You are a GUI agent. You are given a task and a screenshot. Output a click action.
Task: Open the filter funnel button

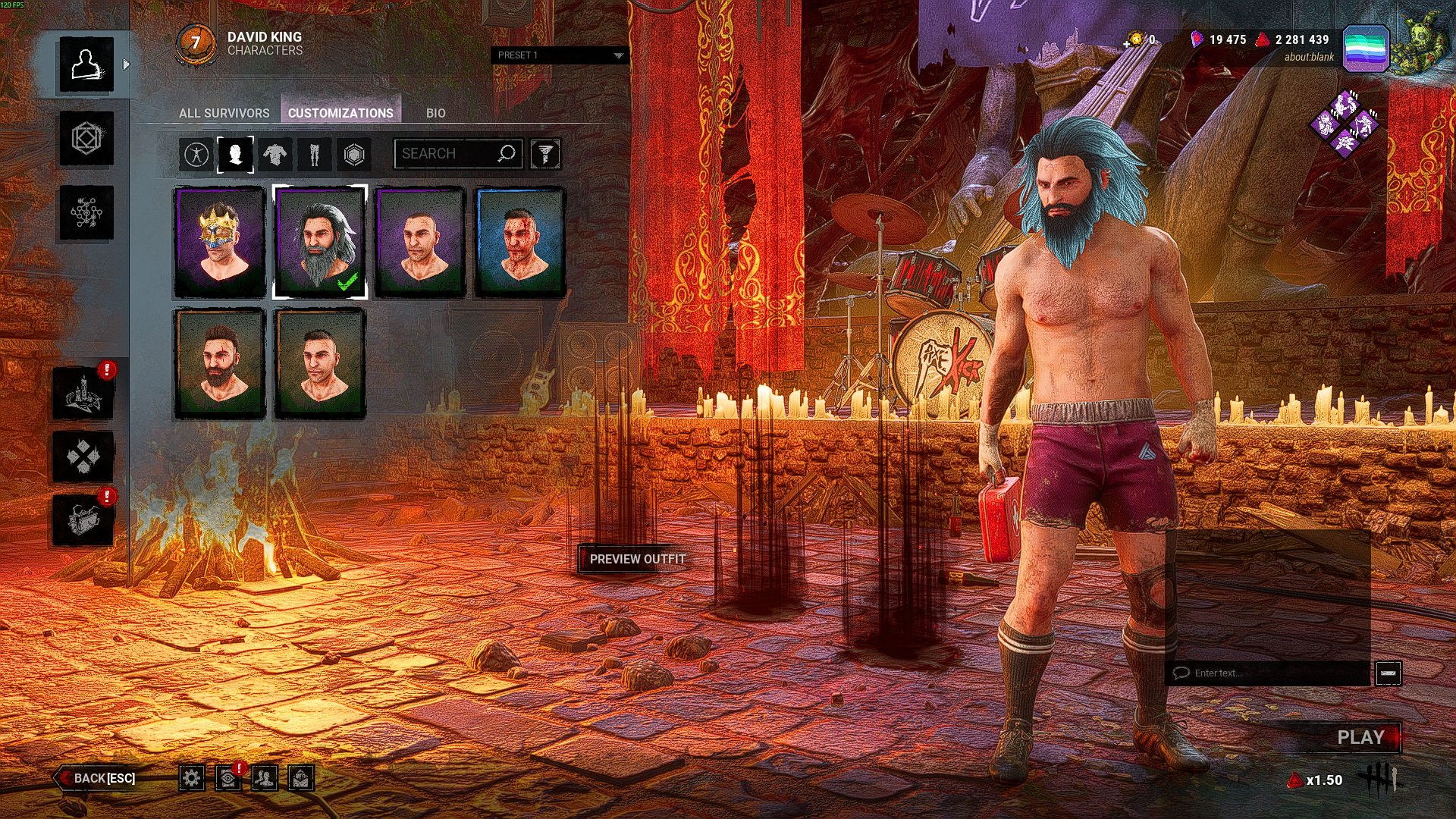pos(544,154)
